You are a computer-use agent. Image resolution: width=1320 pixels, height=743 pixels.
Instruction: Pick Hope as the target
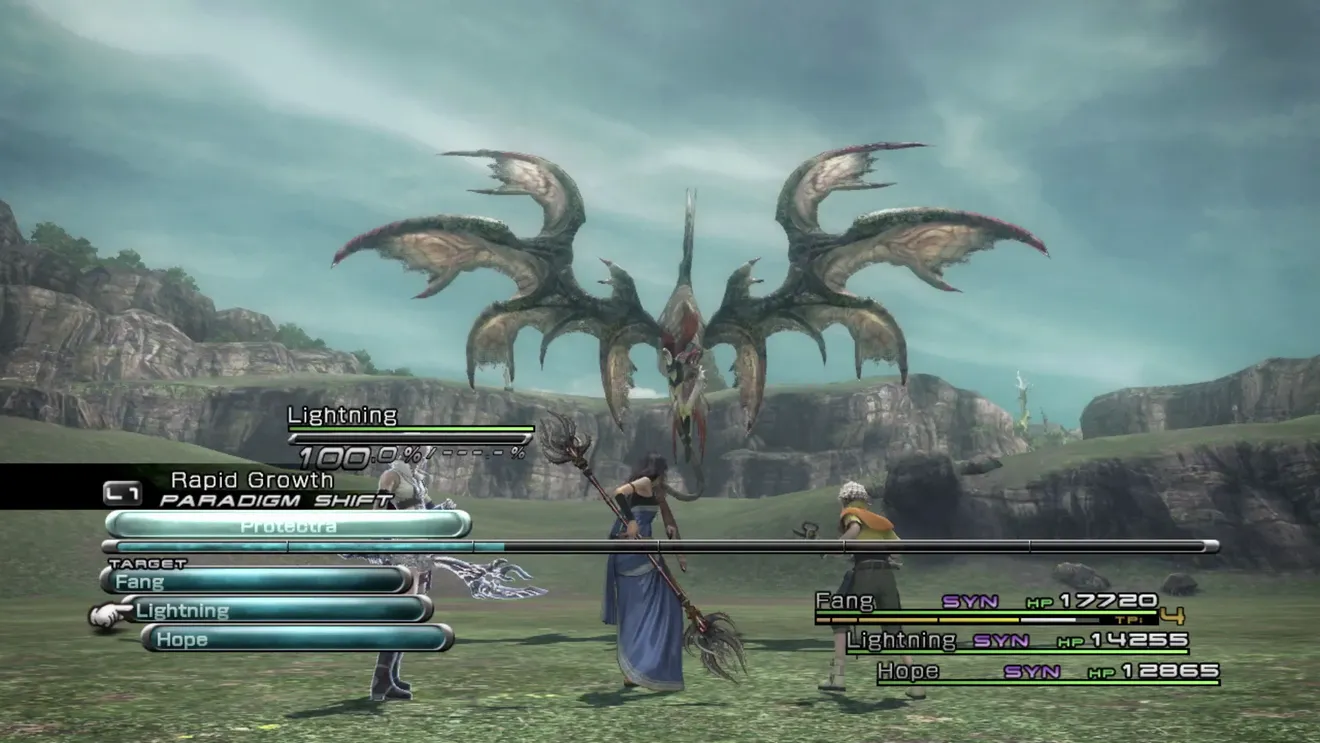pyautogui.click(x=297, y=639)
